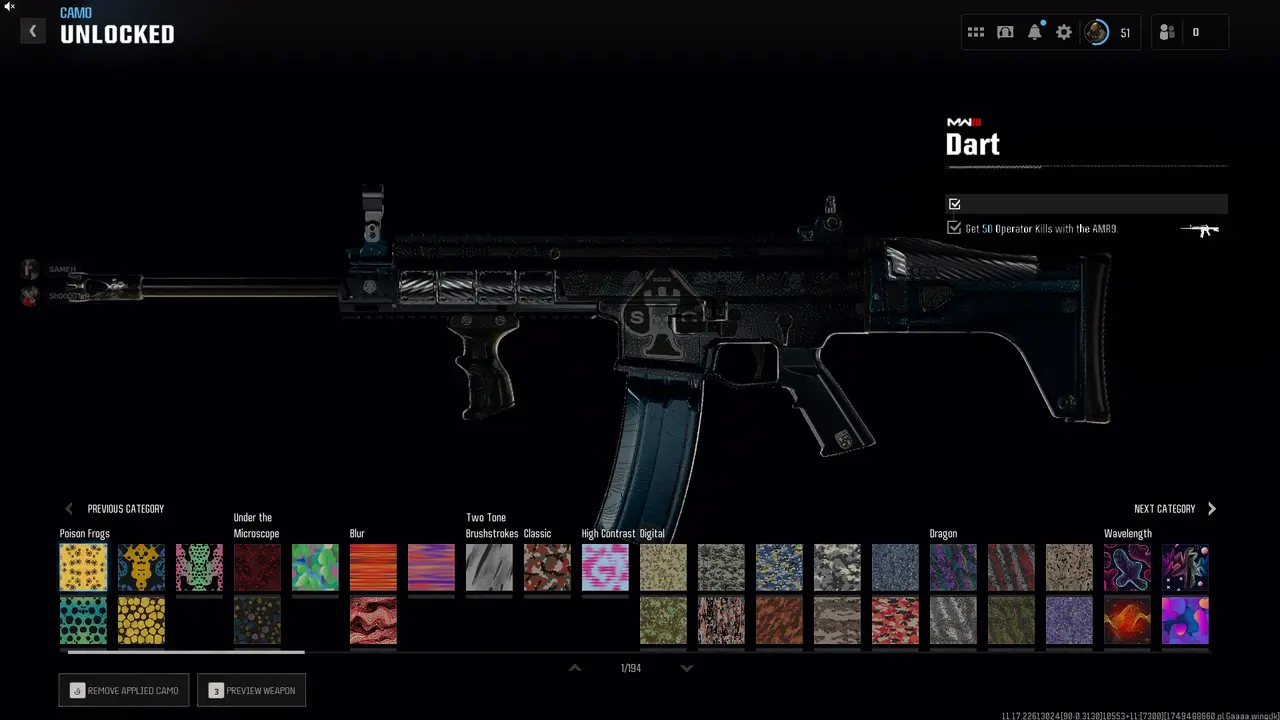Show notifications via the bell icon
The image size is (1280, 720).
1035,32
